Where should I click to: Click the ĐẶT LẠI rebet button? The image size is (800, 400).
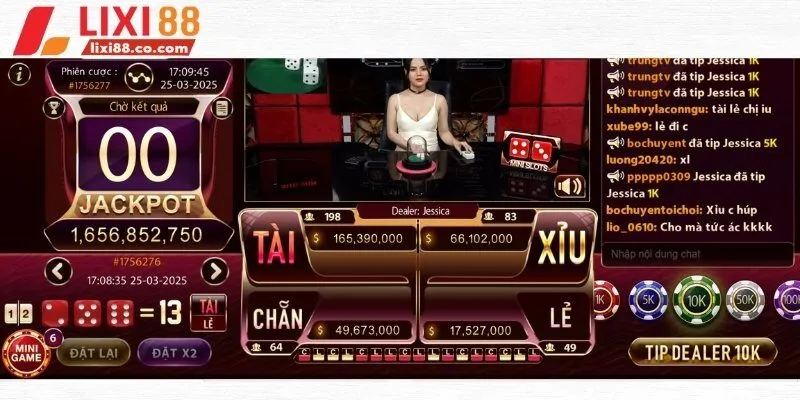[x=92, y=351]
